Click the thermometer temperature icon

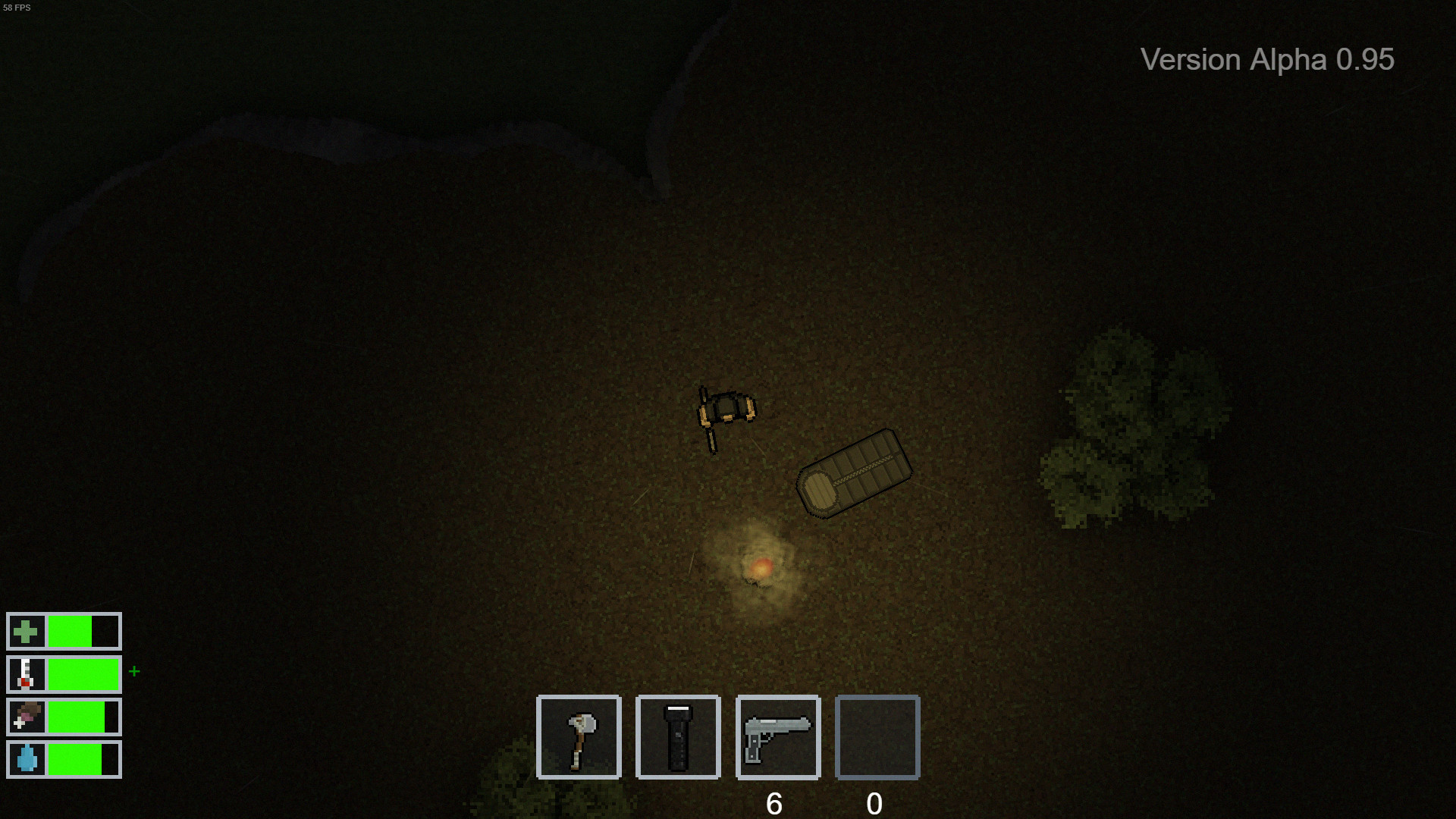(27, 674)
